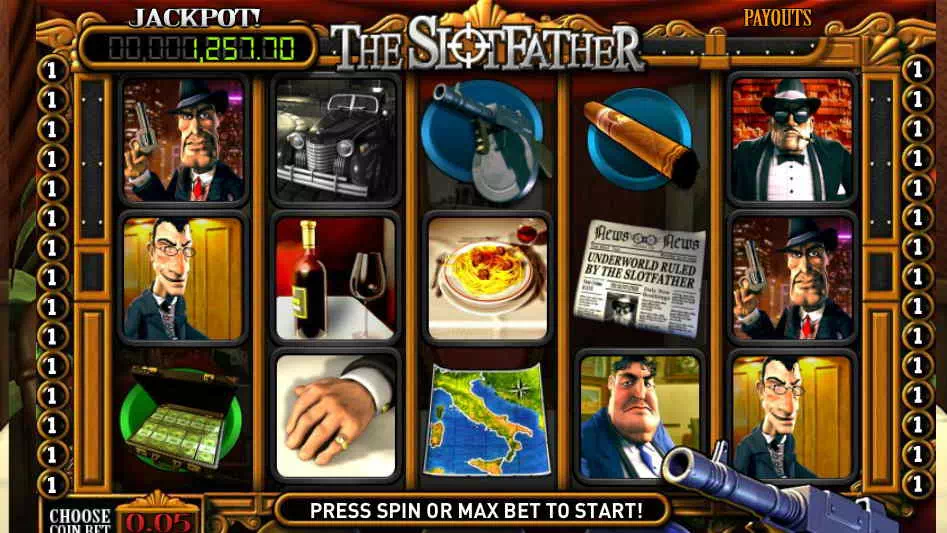The image size is (947, 533).
Task: Open the Payouts table
Action: point(777,18)
